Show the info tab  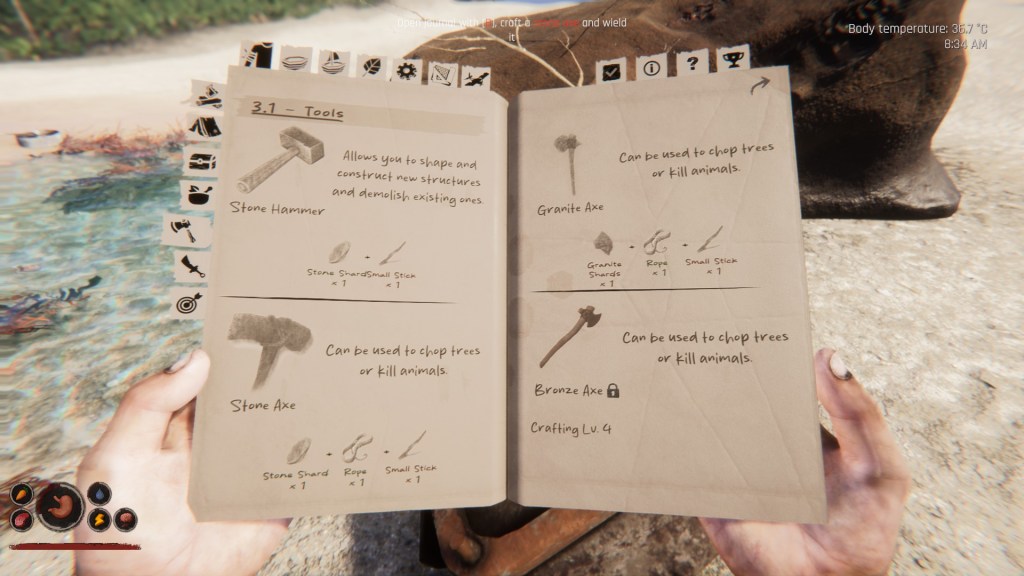[651, 68]
